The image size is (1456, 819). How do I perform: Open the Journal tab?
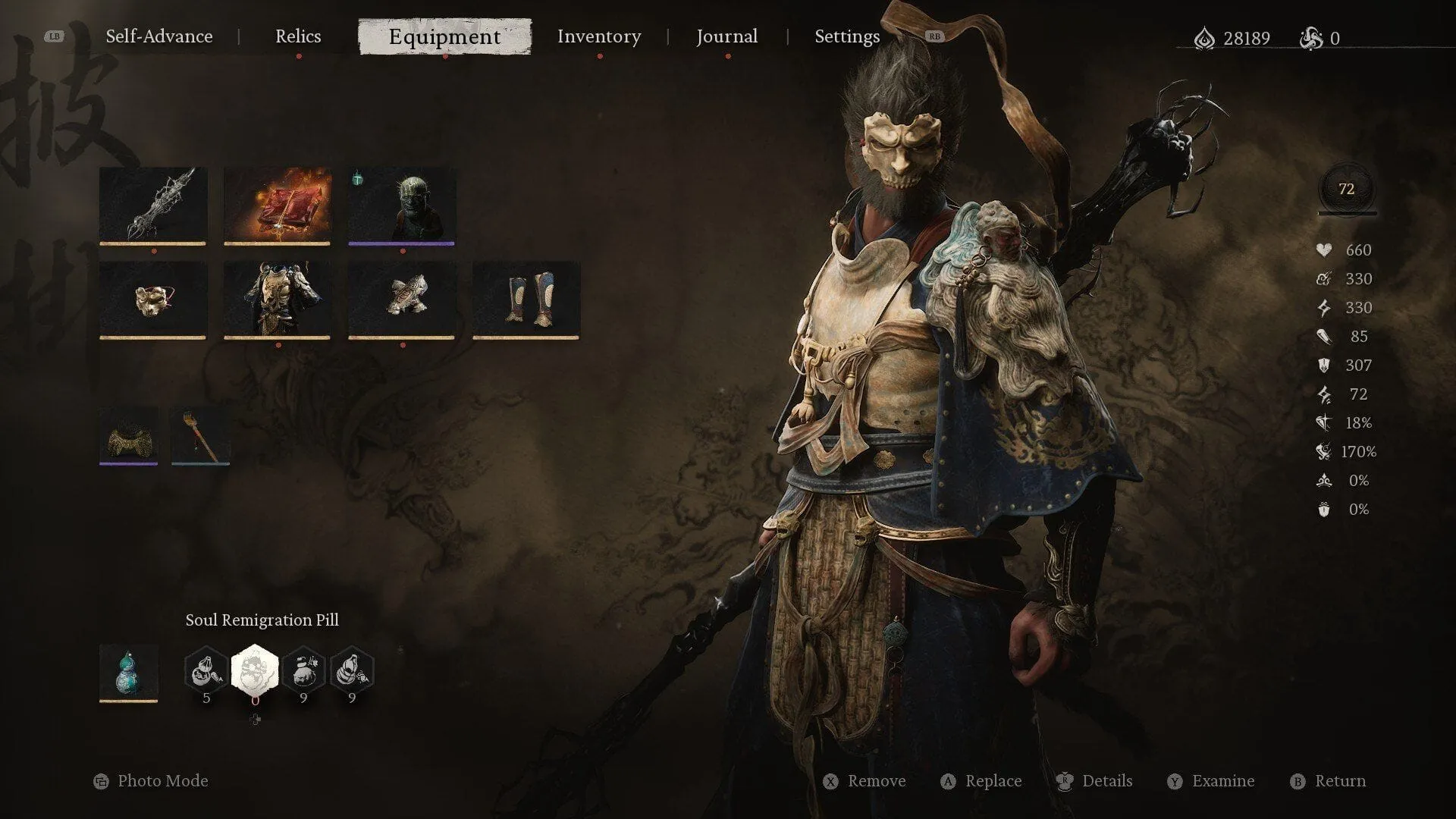click(x=726, y=36)
